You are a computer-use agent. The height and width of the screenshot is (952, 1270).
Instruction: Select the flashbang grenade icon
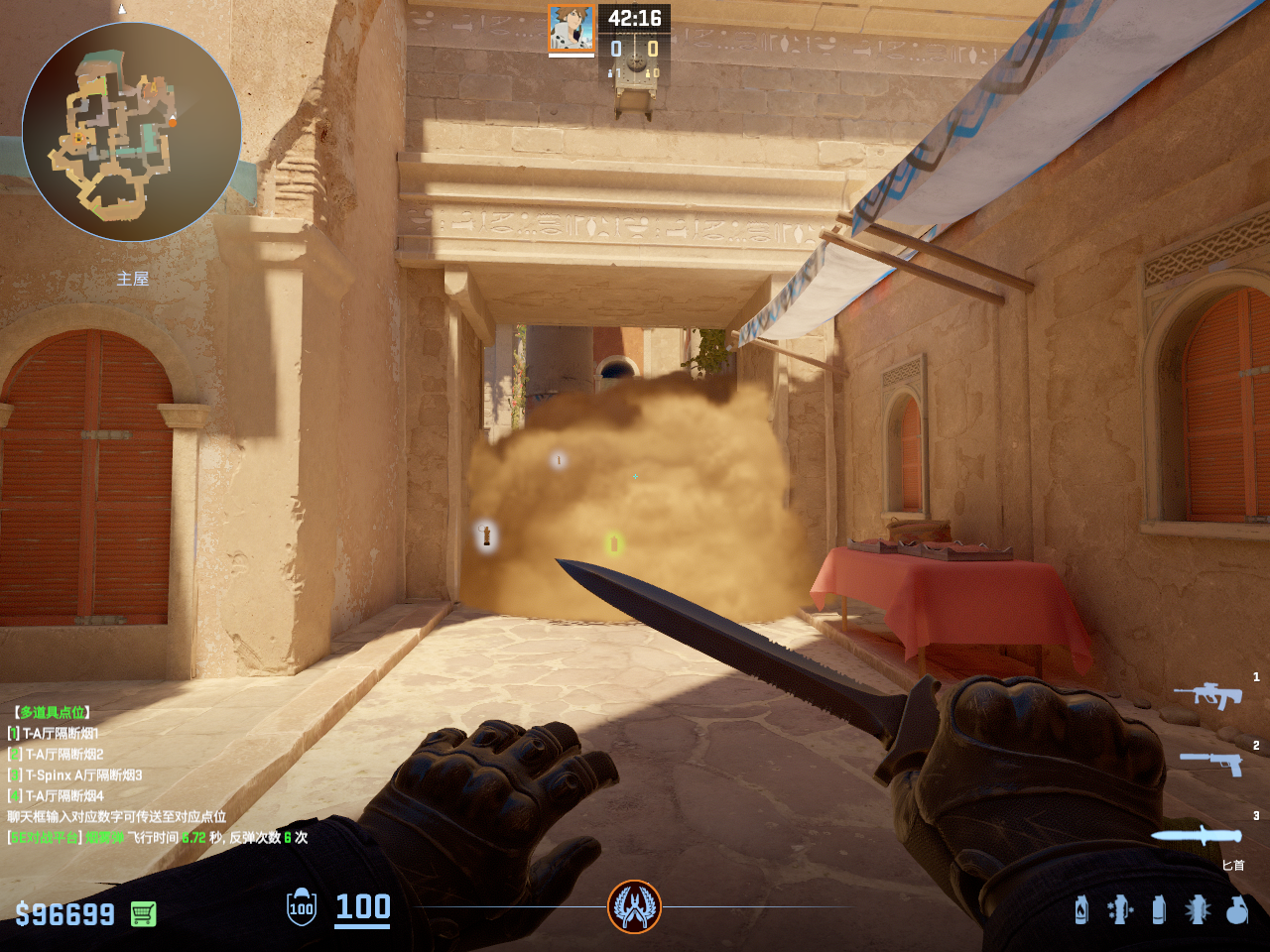pyautogui.click(x=1198, y=909)
